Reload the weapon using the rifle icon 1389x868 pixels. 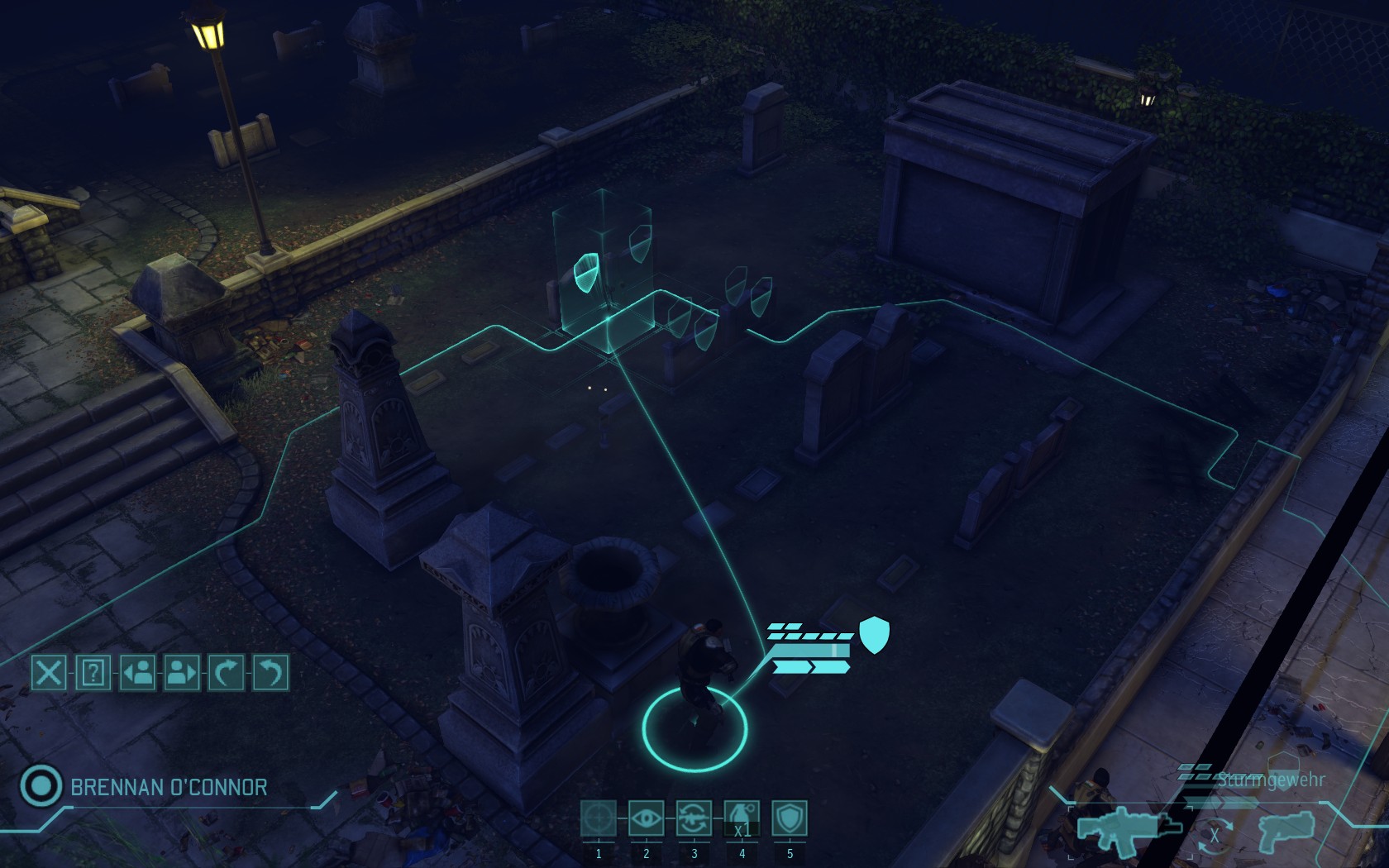(x=694, y=818)
